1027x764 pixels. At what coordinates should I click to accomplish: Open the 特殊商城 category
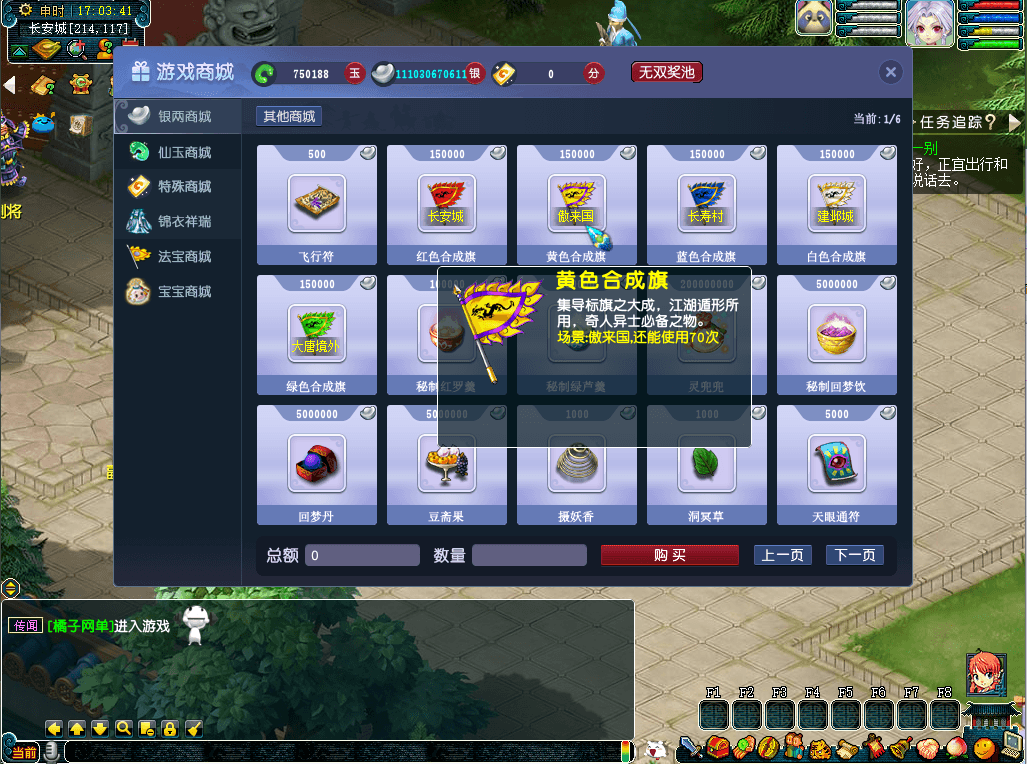[184, 187]
